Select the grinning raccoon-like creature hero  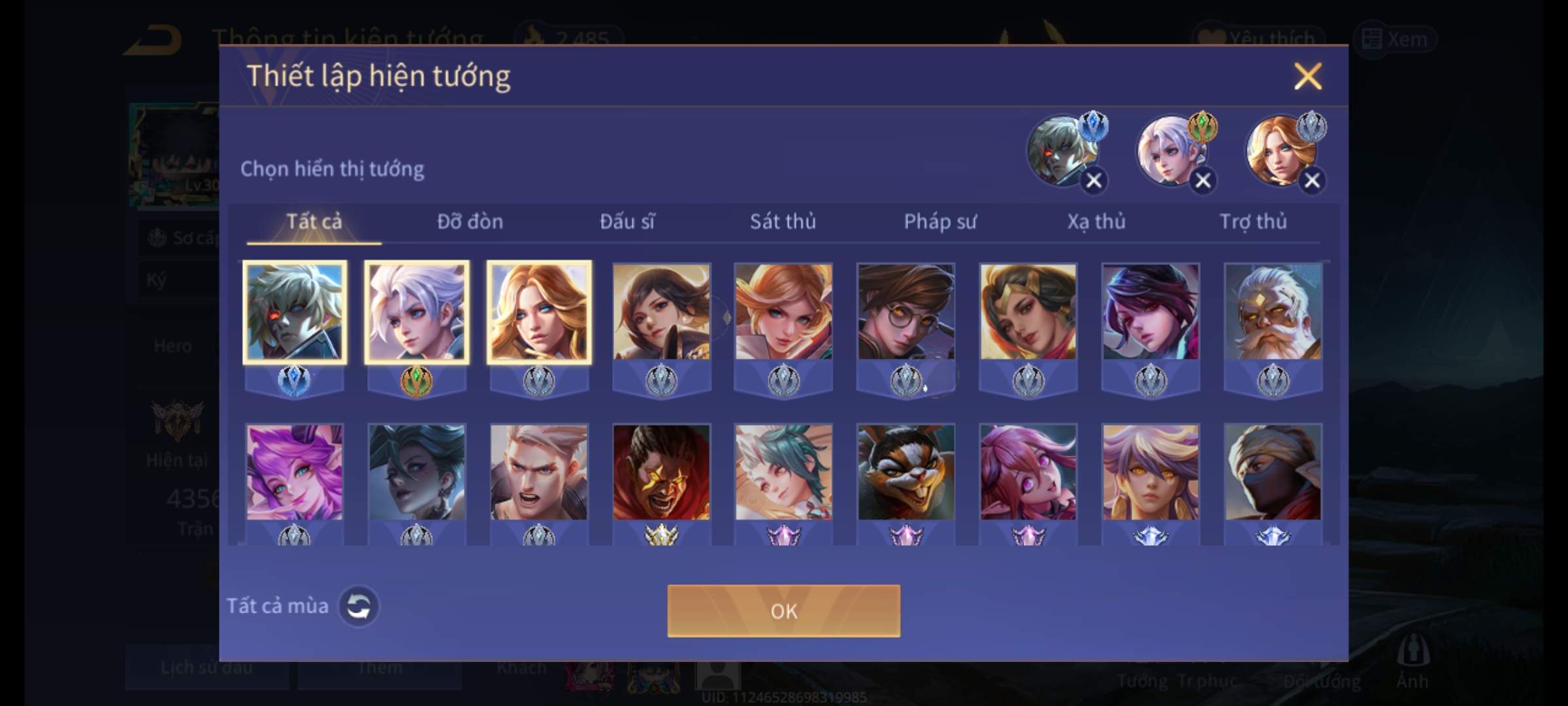(x=906, y=472)
